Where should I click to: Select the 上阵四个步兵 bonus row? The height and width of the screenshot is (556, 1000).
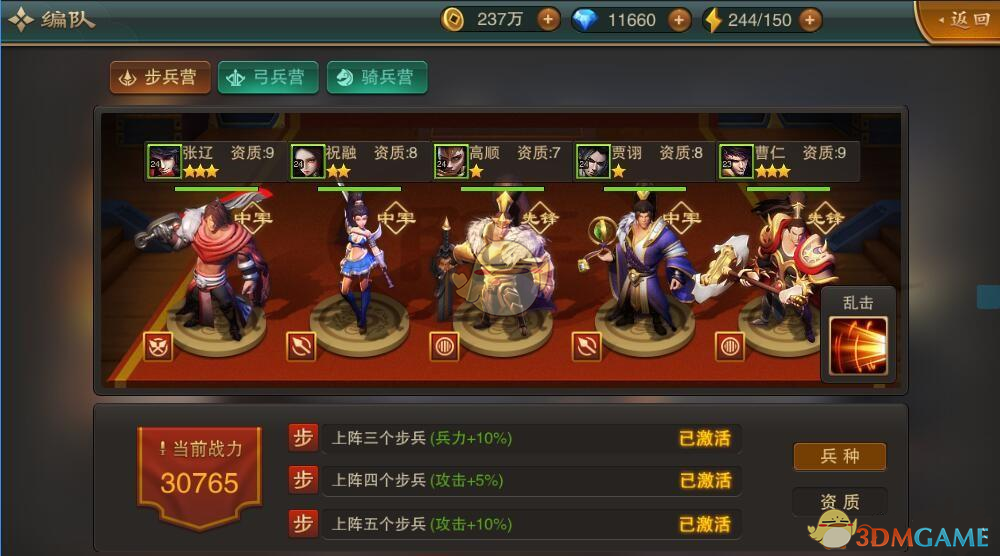[x=530, y=481]
